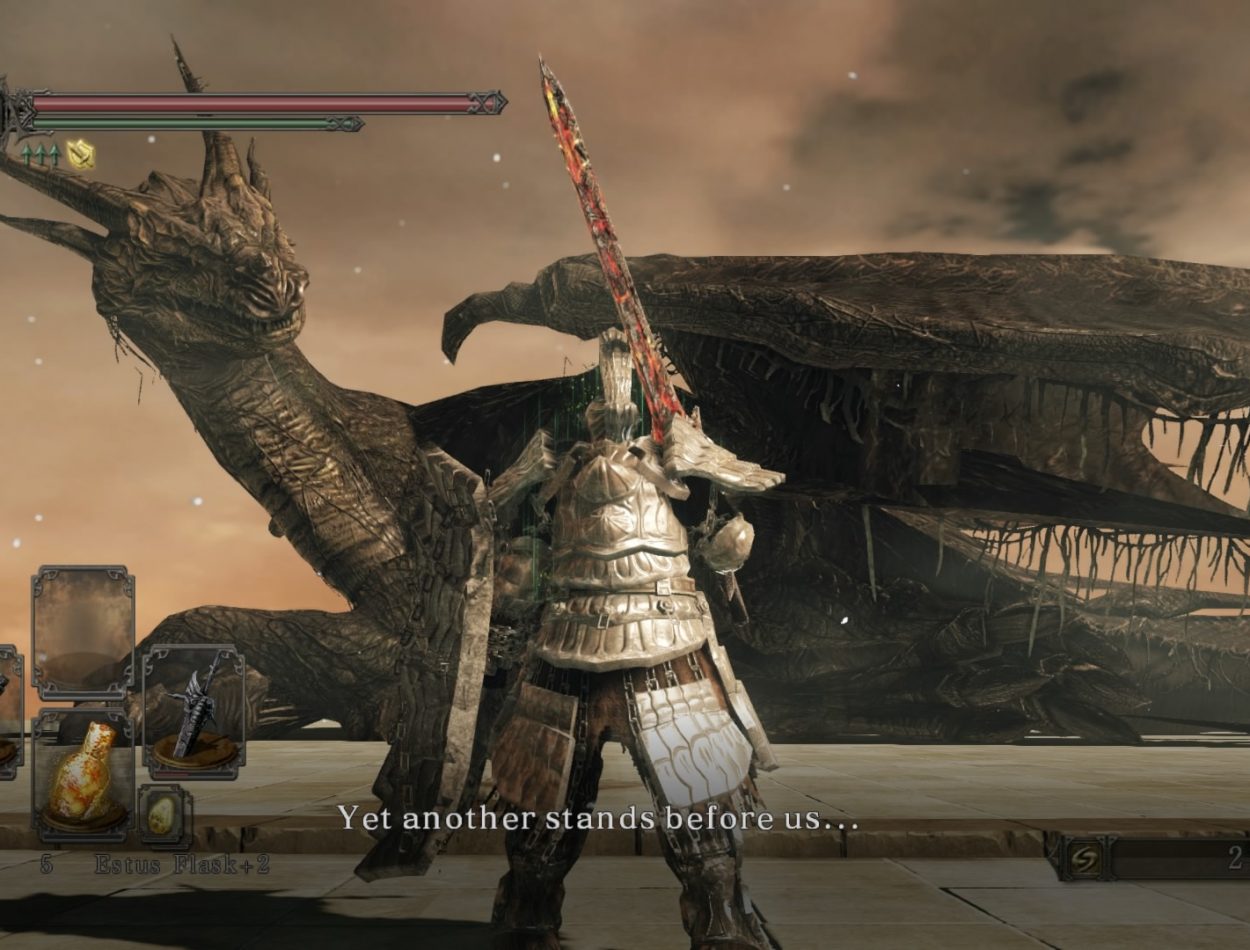Select the partially visible left-hand weapon slot
This screenshot has height=950, width=1250.
[x=8, y=712]
